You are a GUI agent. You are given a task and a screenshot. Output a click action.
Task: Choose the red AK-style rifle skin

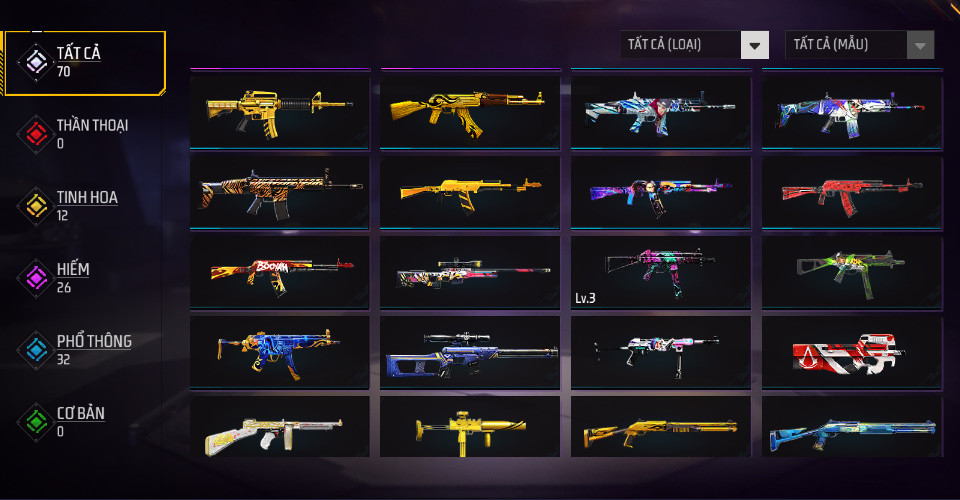click(x=852, y=191)
